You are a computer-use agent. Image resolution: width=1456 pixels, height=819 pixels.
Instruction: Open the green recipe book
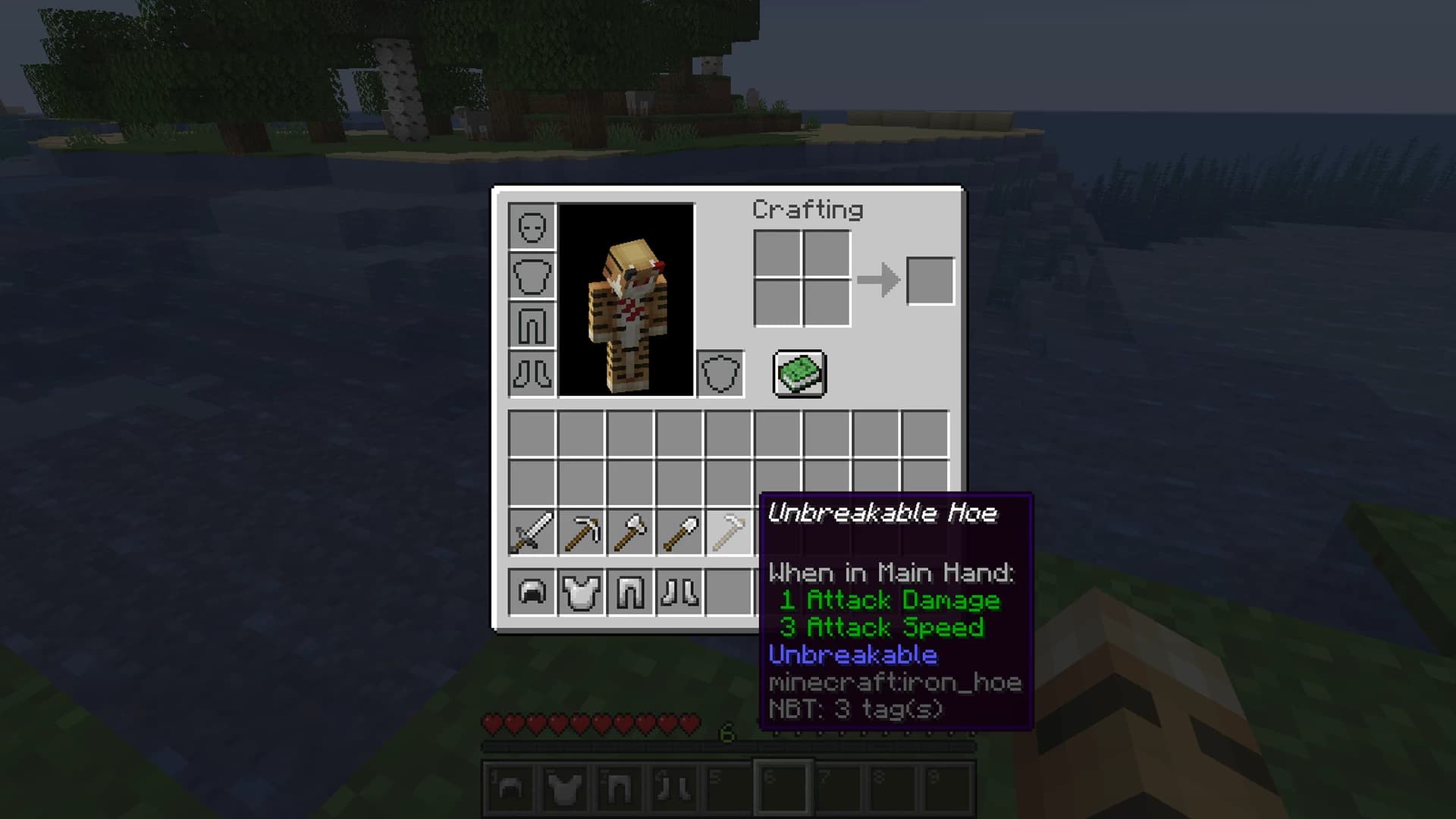coord(799,374)
